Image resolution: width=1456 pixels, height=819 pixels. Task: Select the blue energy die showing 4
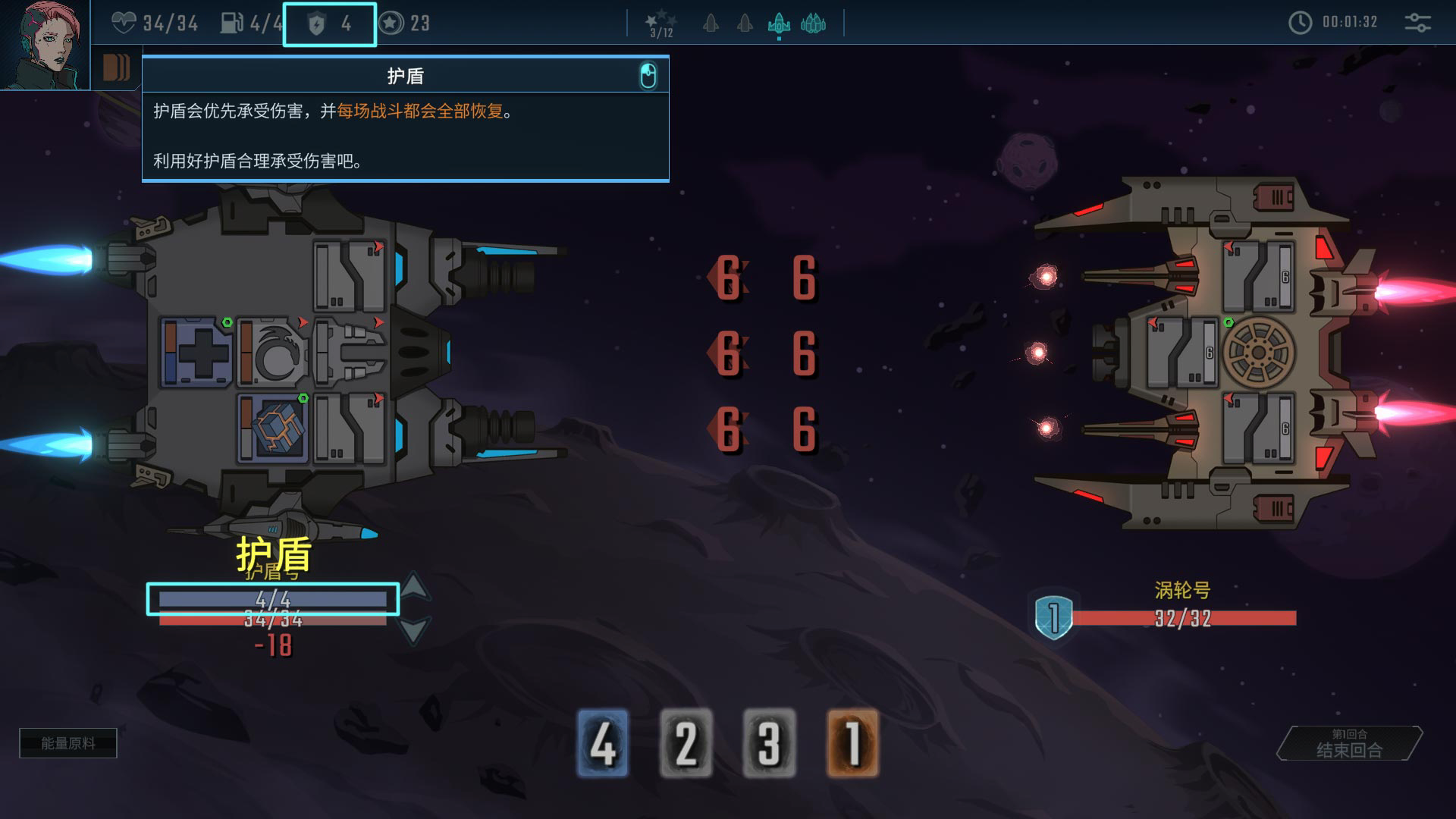click(603, 743)
